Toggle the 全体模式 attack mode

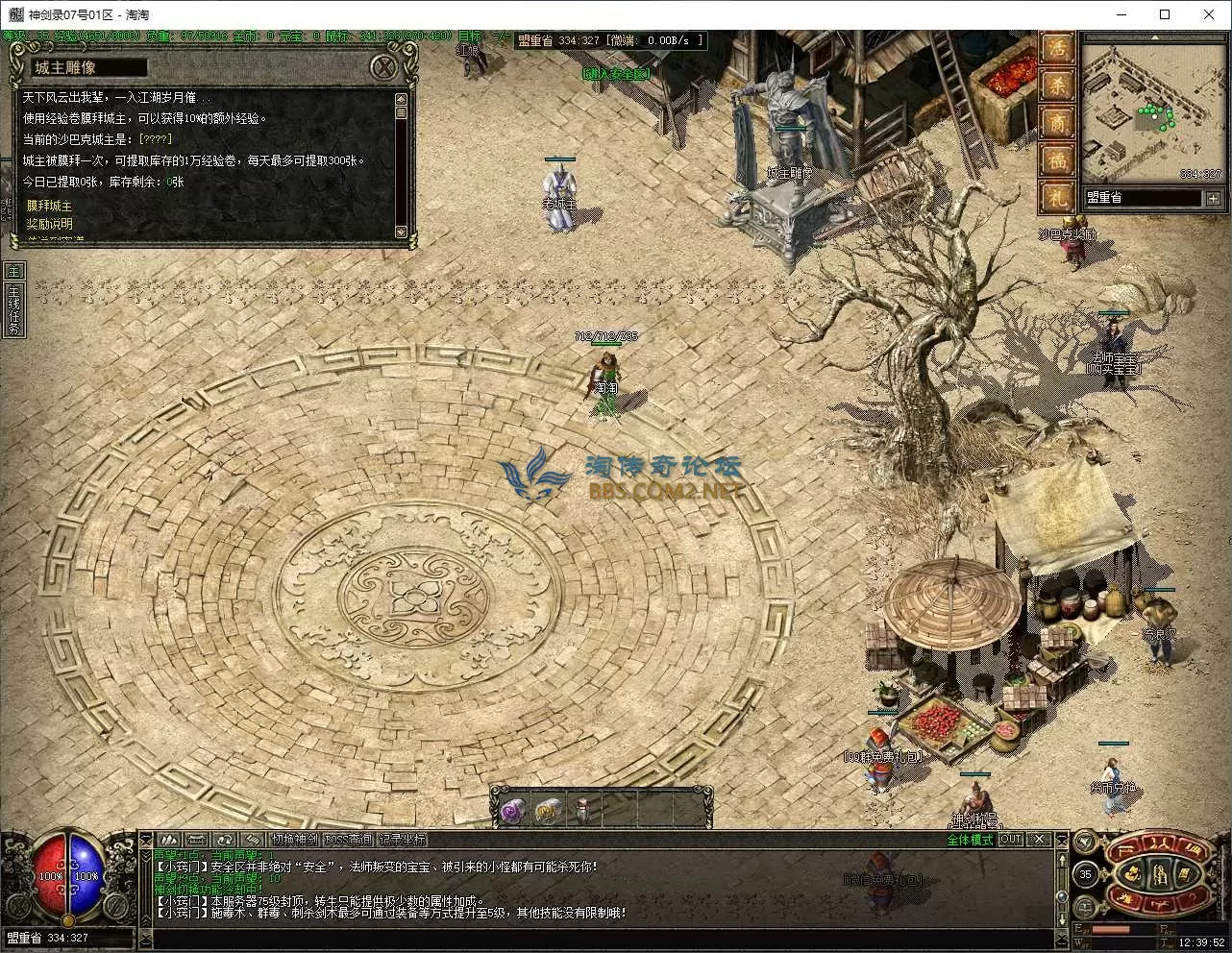[969, 840]
